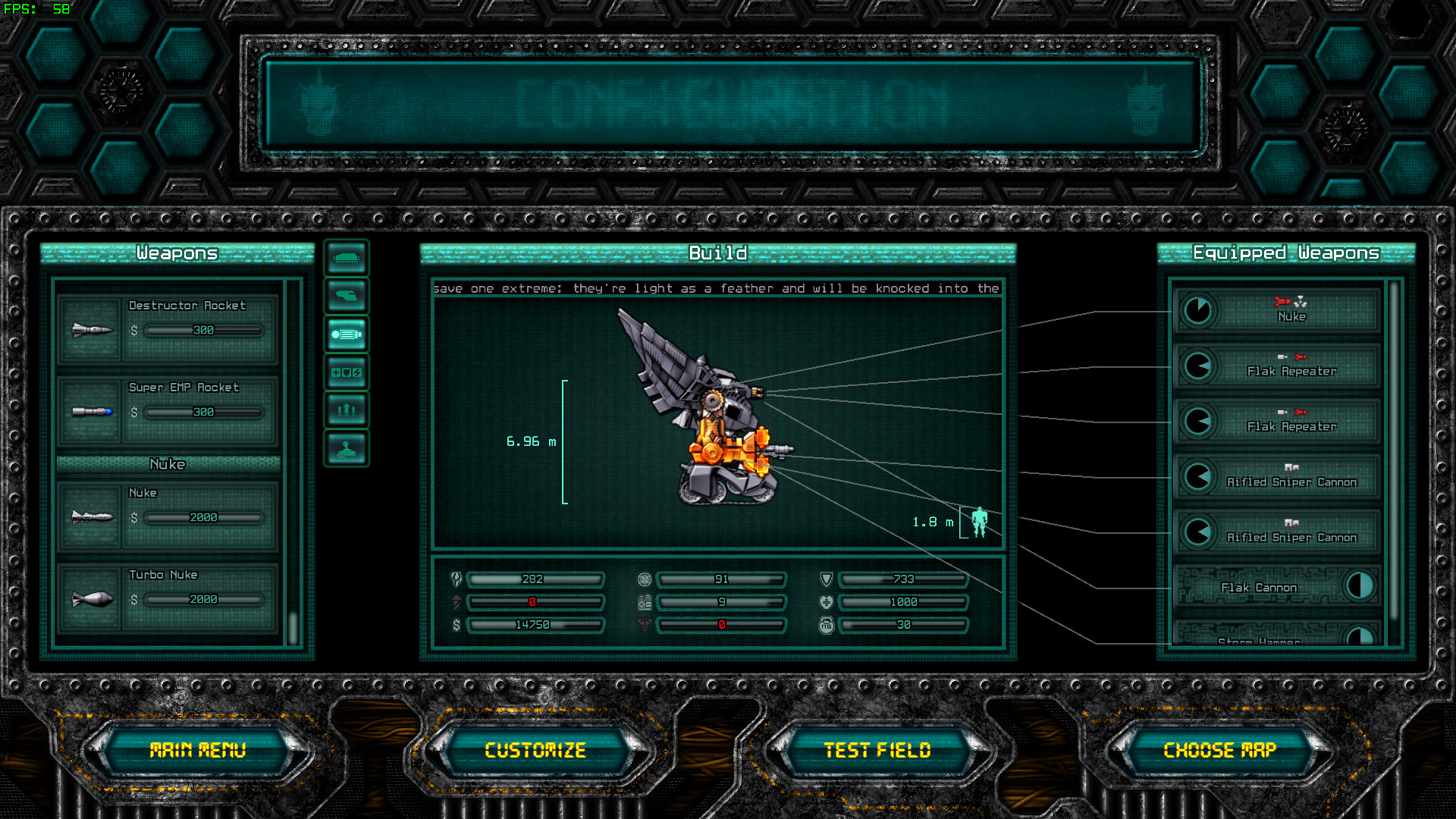The image size is (1456, 819).
Task: Open the weapons category icon
Action: pos(346,296)
